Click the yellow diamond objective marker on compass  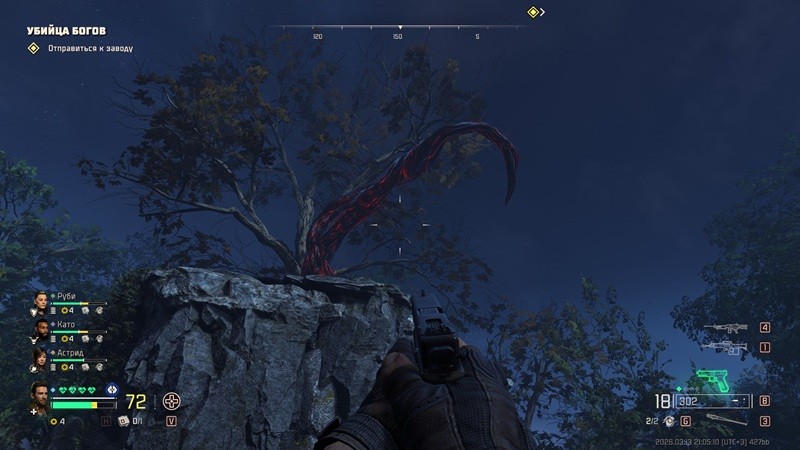[533, 12]
